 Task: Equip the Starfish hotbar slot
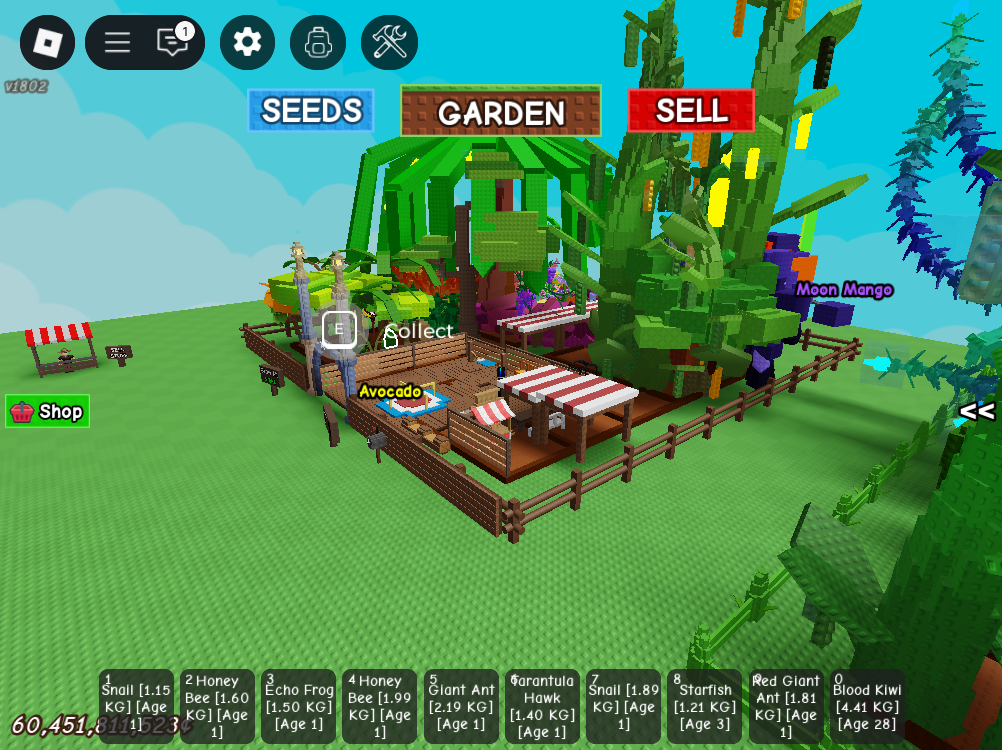pyautogui.click(x=704, y=706)
